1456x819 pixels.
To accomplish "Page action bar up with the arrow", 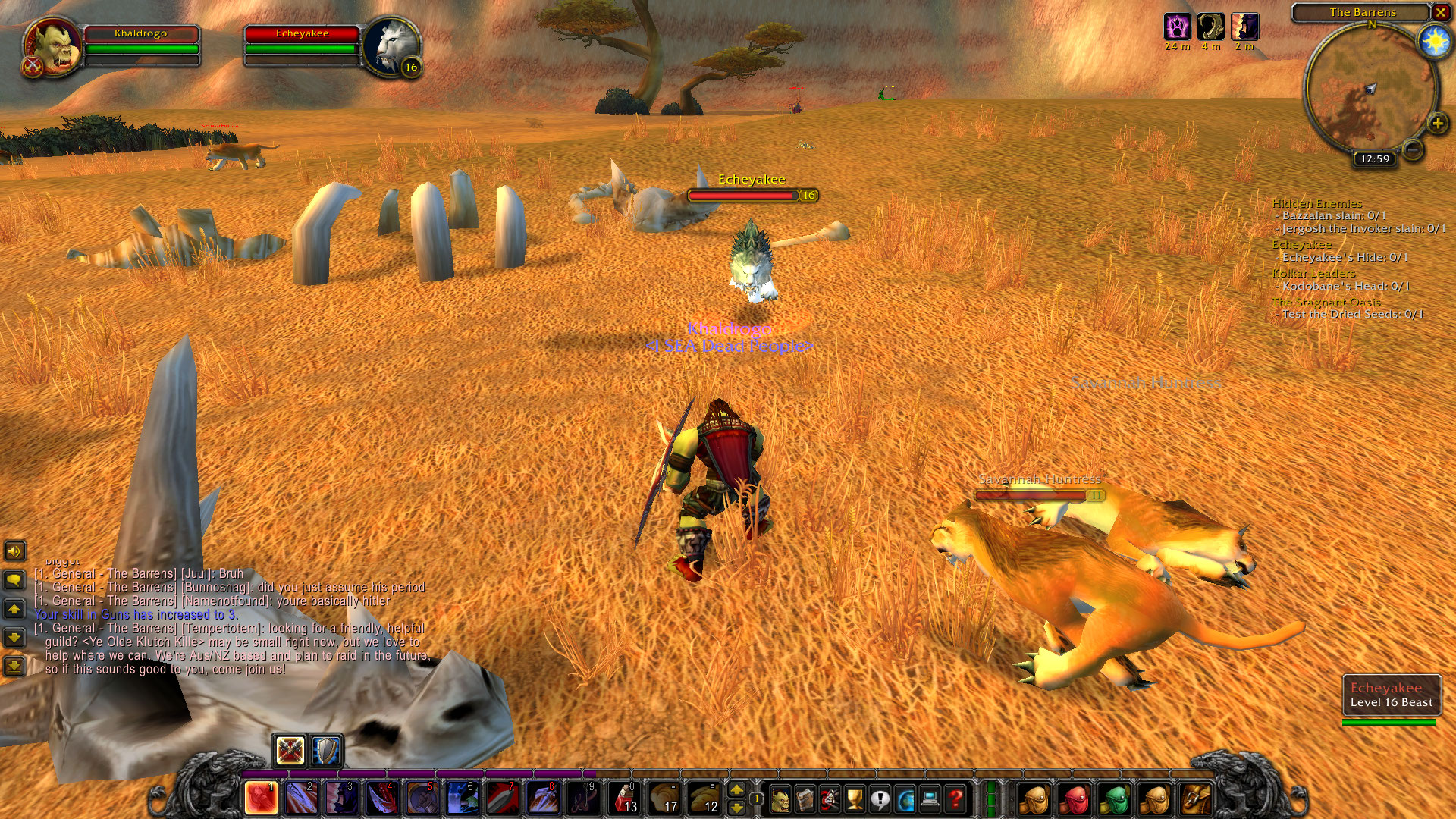I will [736, 790].
